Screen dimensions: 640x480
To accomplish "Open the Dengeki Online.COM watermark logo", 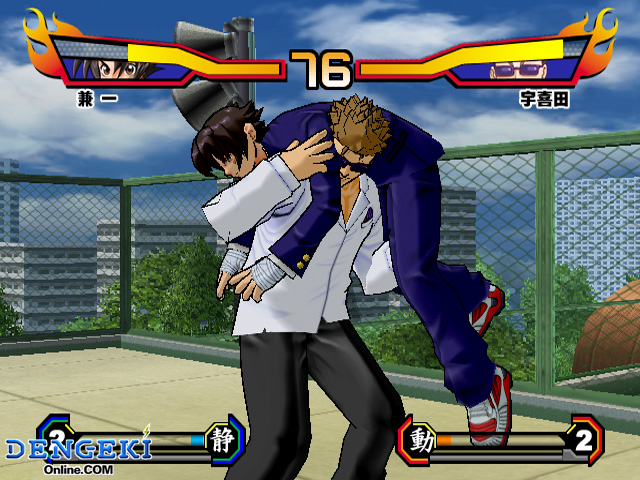I will tap(78, 453).
